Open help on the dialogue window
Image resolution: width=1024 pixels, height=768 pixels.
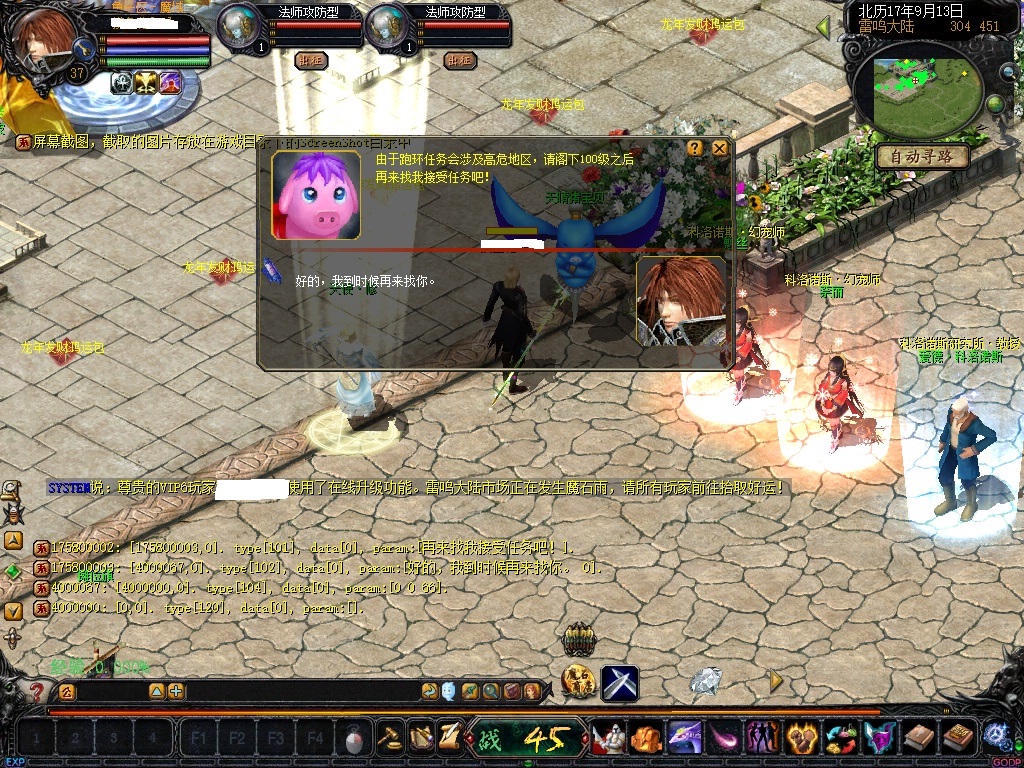click(695, 148)
